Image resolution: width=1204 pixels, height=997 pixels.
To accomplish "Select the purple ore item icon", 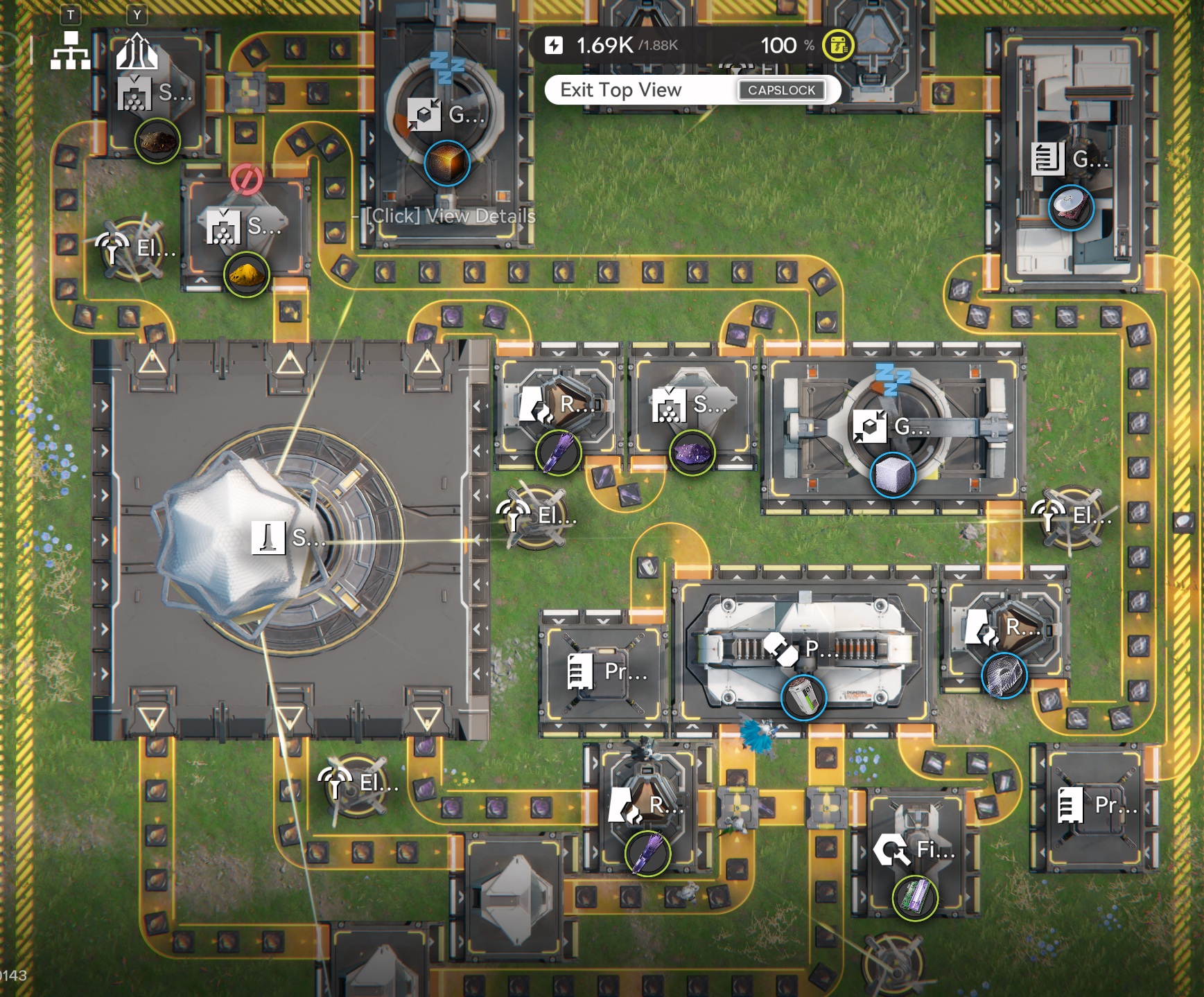I will click(692, 453).
